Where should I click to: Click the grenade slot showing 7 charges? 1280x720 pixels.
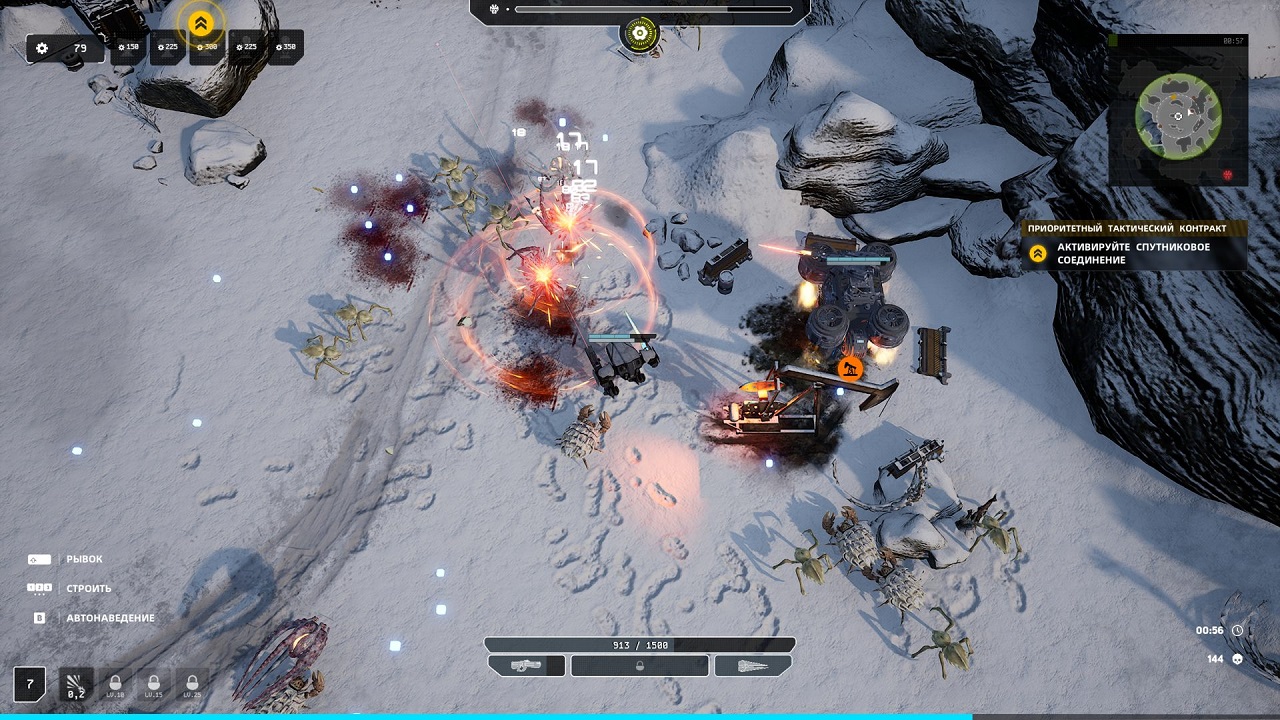pyautogui.click(x=30, y=684)
